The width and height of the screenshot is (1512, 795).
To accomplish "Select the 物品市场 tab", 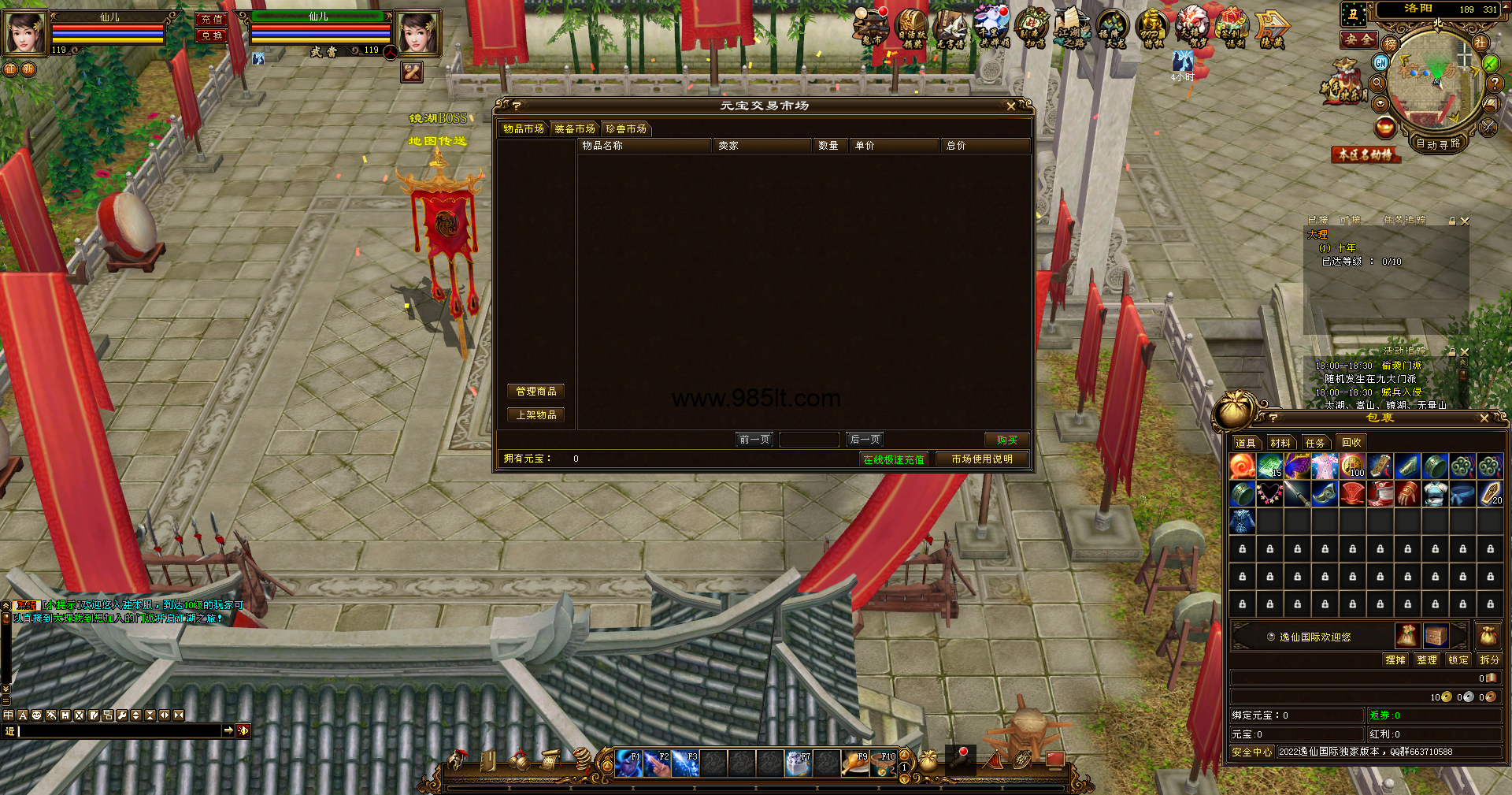I will 523,129.
